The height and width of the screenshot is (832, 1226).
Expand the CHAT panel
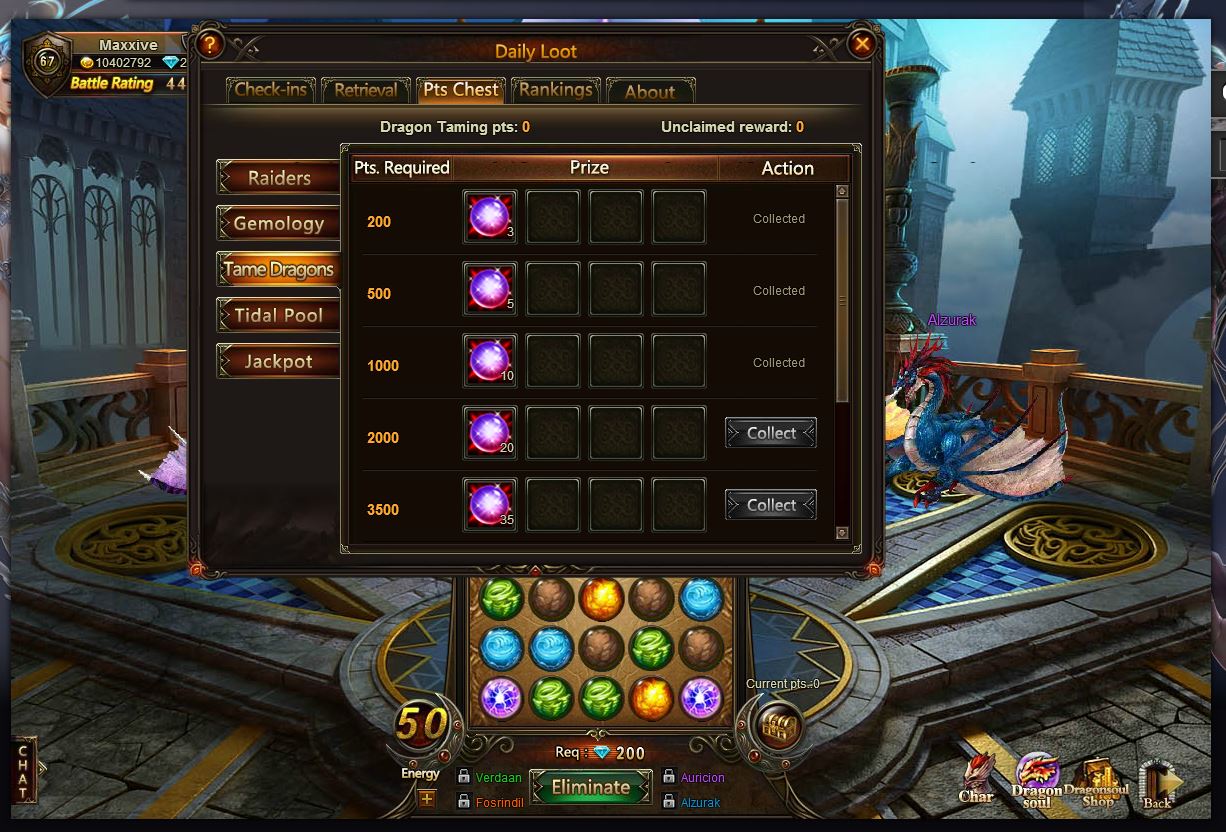25,770
